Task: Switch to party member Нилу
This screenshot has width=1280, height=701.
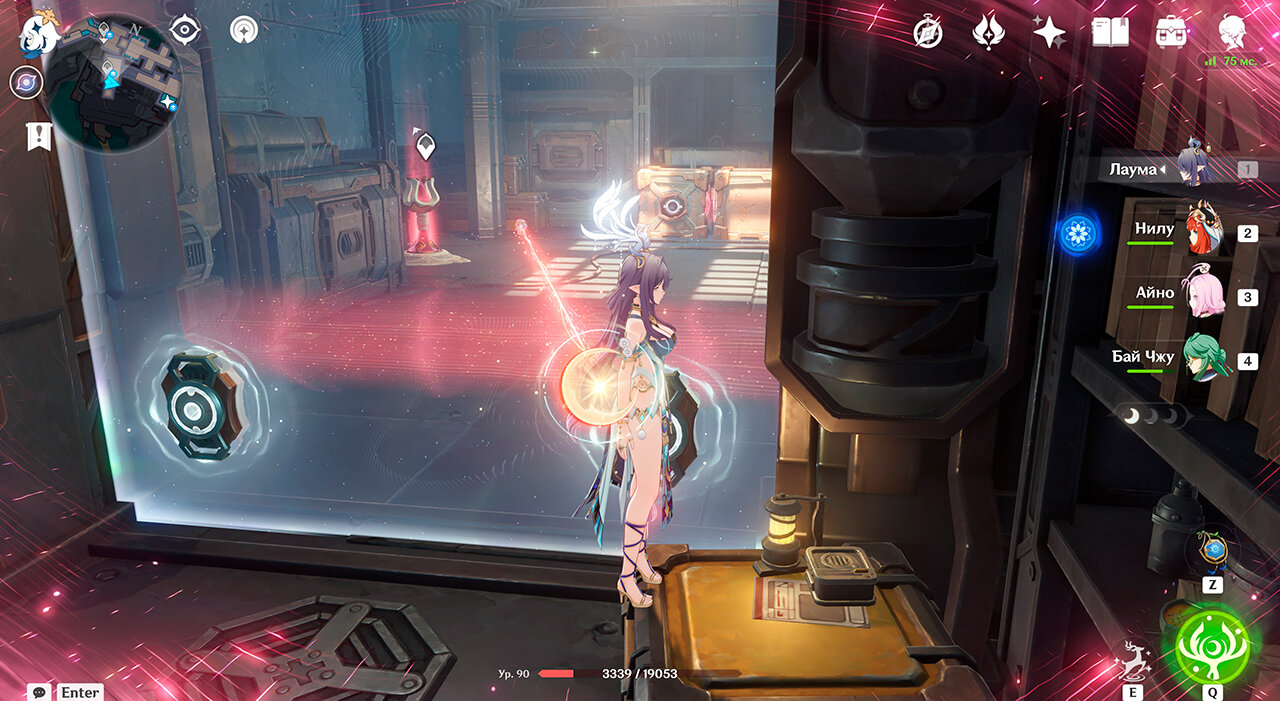Action: tap(1204, 232)
